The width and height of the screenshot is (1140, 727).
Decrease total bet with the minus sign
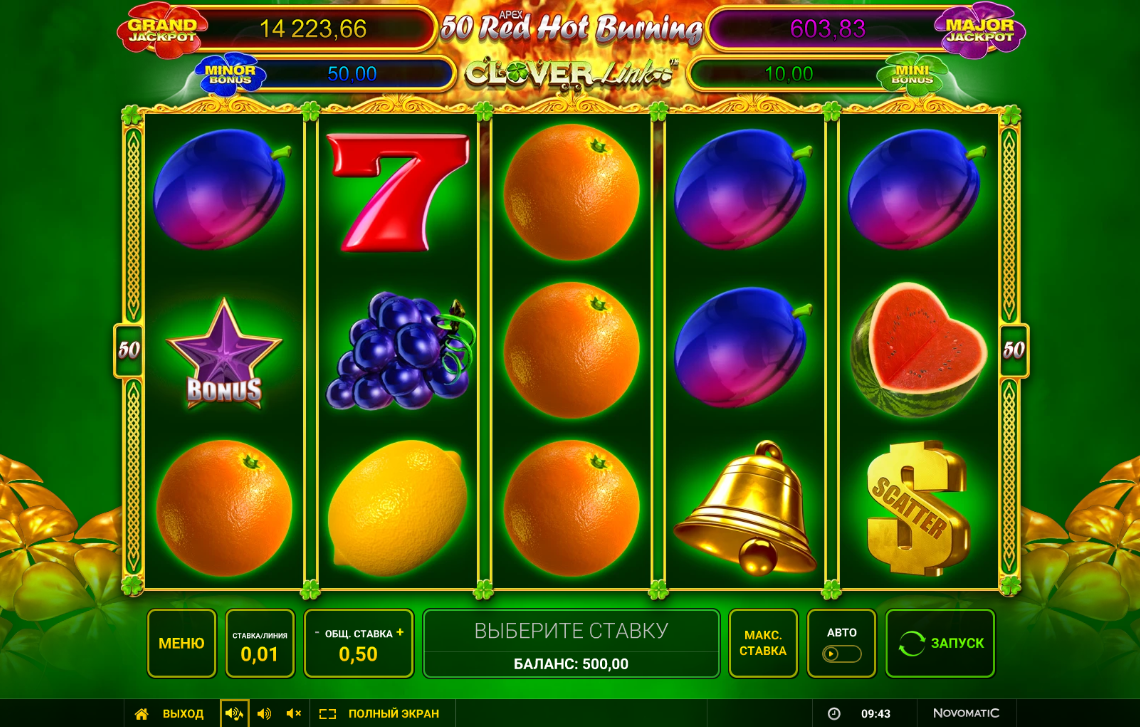point(317,632)
